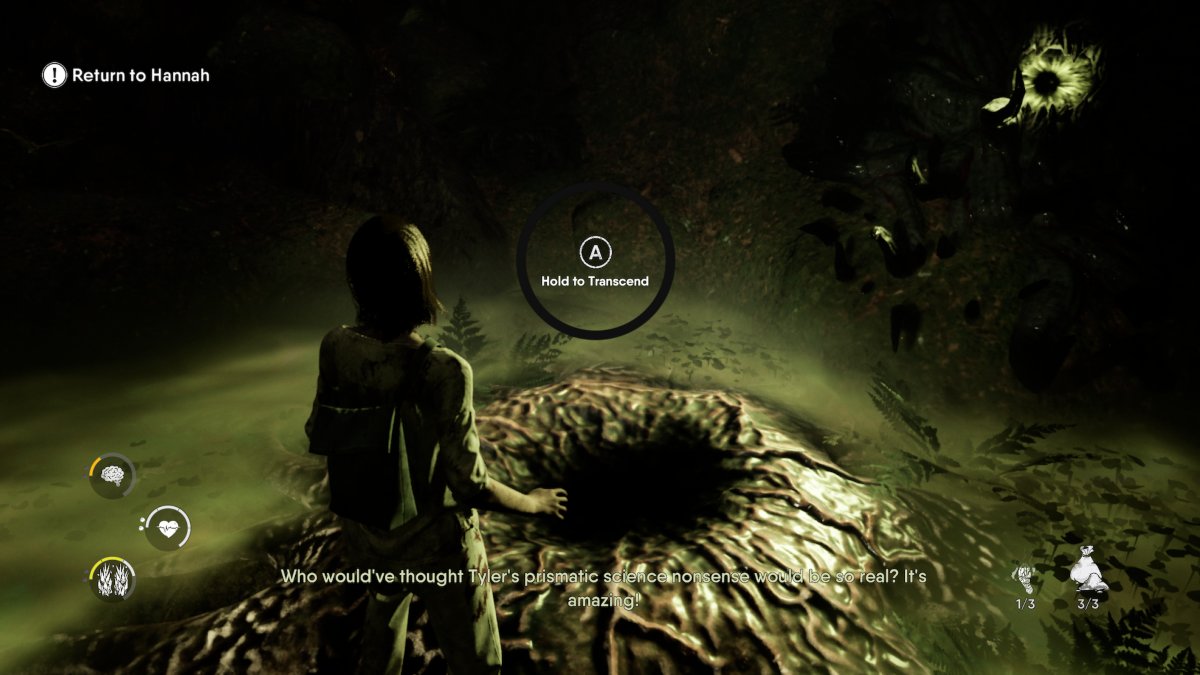Click the brain sanity icon
This screenshot has width=1200, height=675.
(112, 475)
